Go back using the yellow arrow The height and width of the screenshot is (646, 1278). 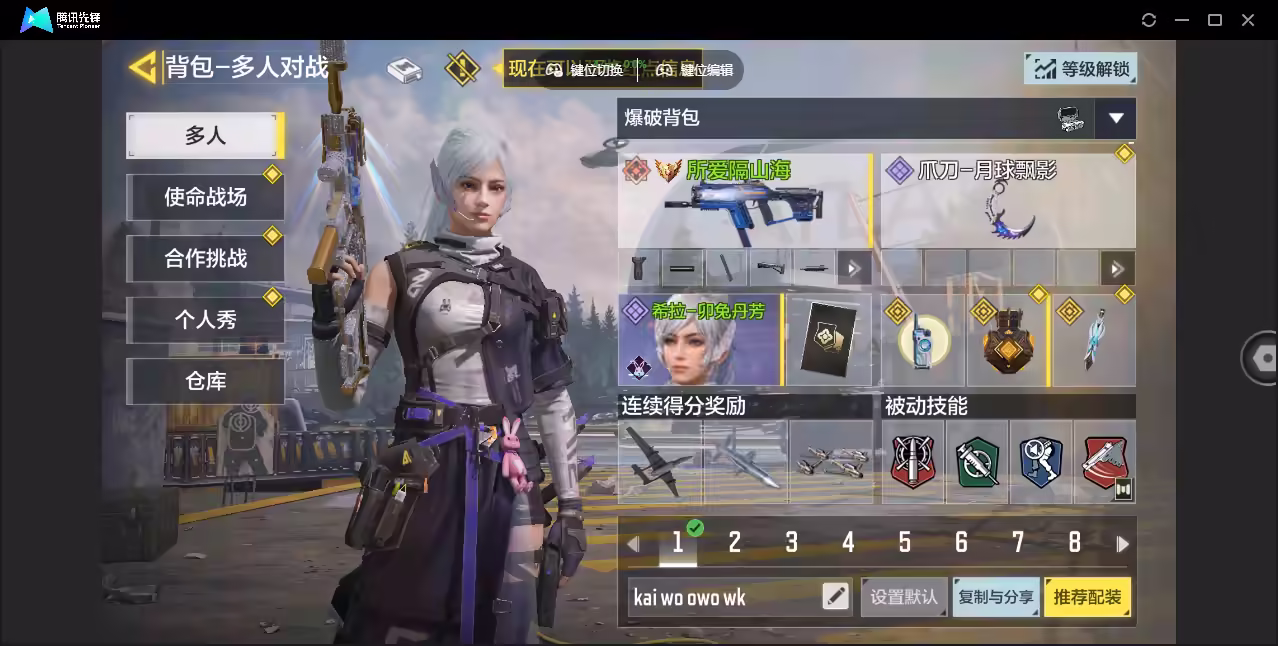pos(143,67)
